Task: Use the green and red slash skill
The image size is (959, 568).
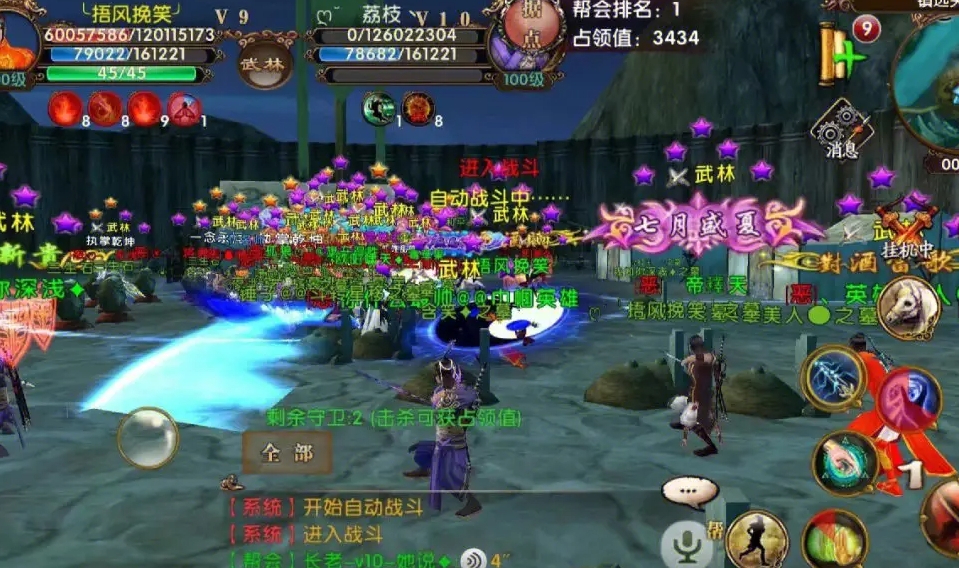Action: (x=834, y=539)
